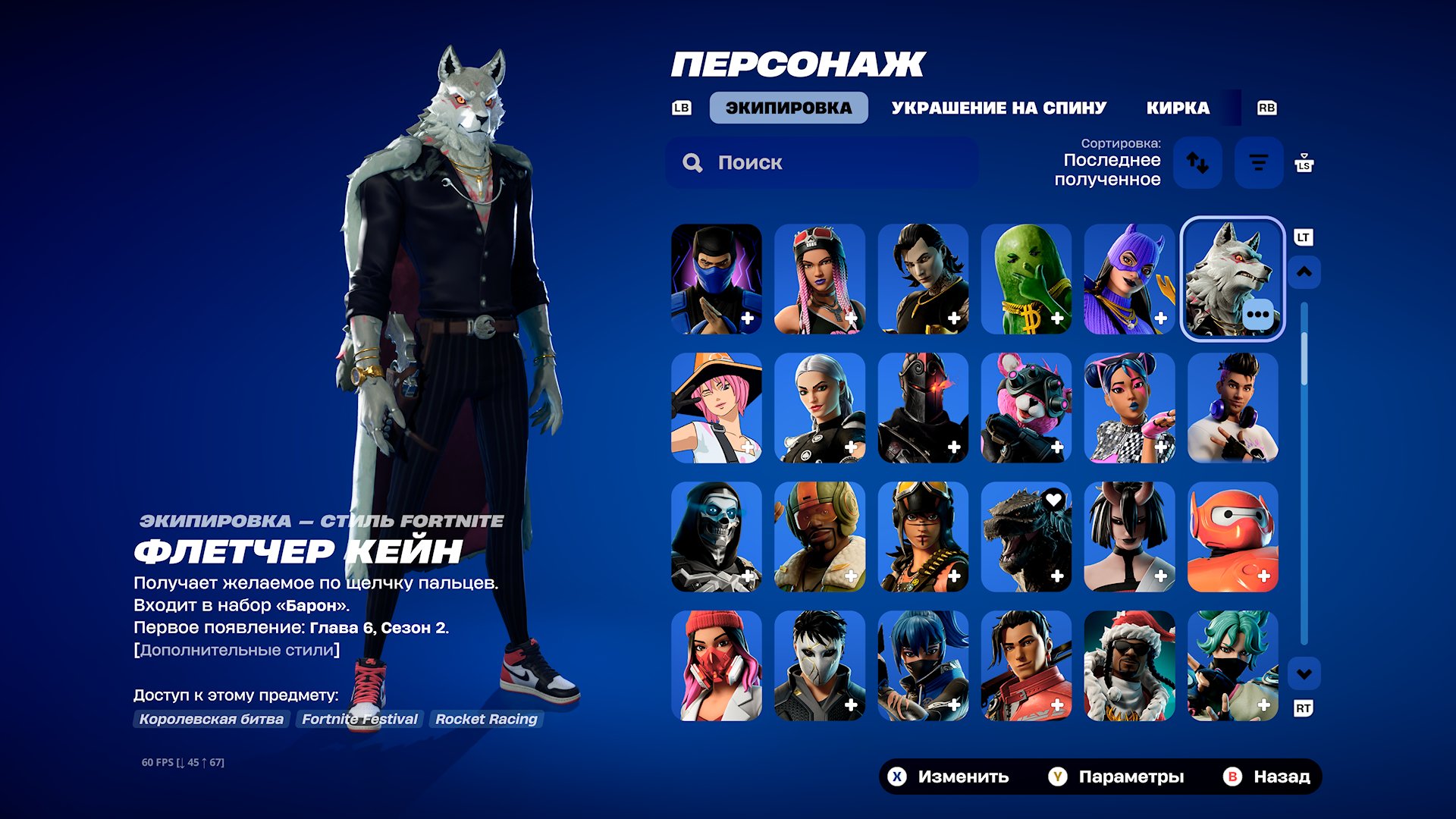Click the search magnifier icon
Image resolution: width=1456 pixels, height=819 pixels.
(692, 162)
